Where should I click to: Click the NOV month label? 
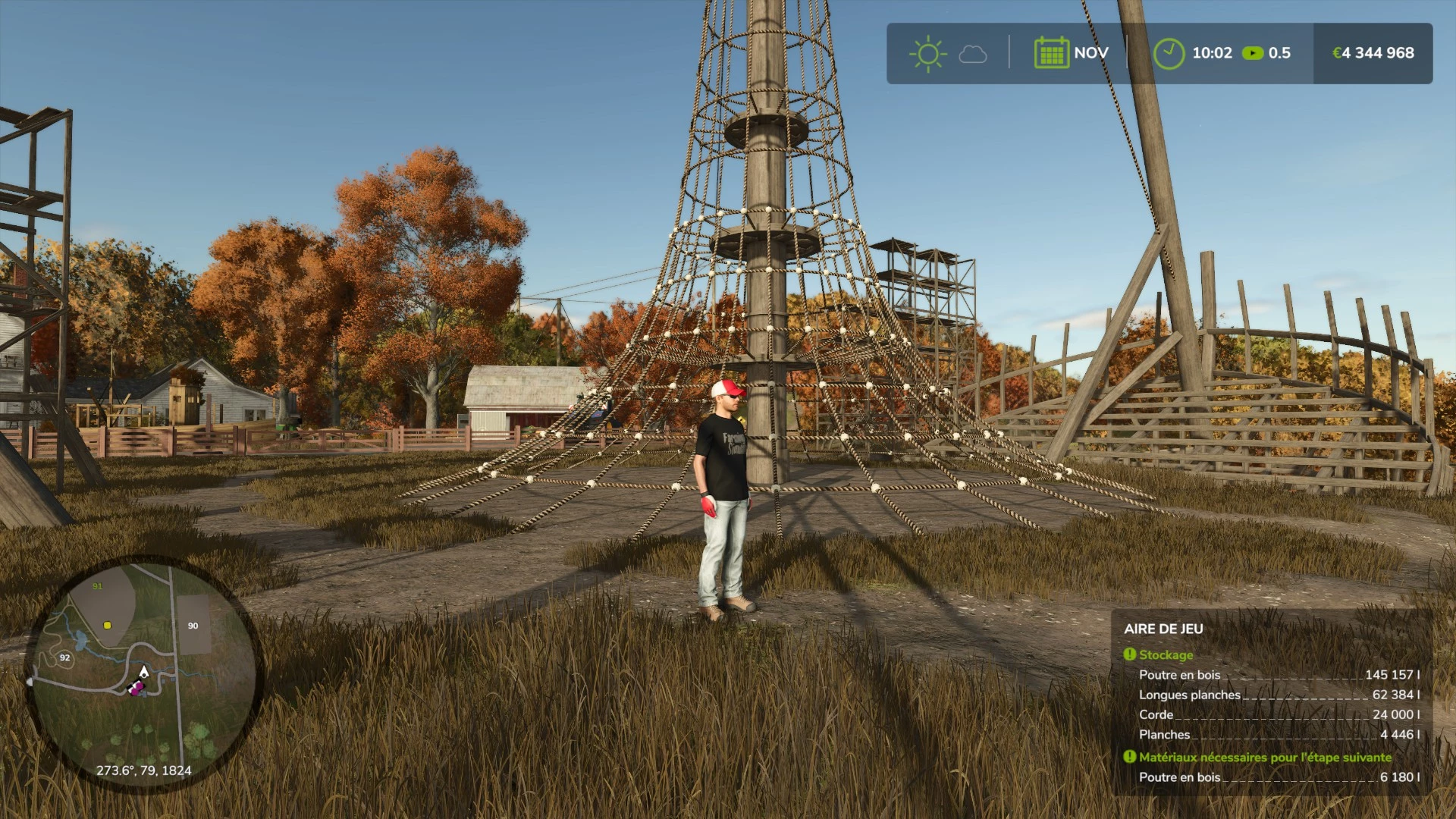[x=1090, y=53]
